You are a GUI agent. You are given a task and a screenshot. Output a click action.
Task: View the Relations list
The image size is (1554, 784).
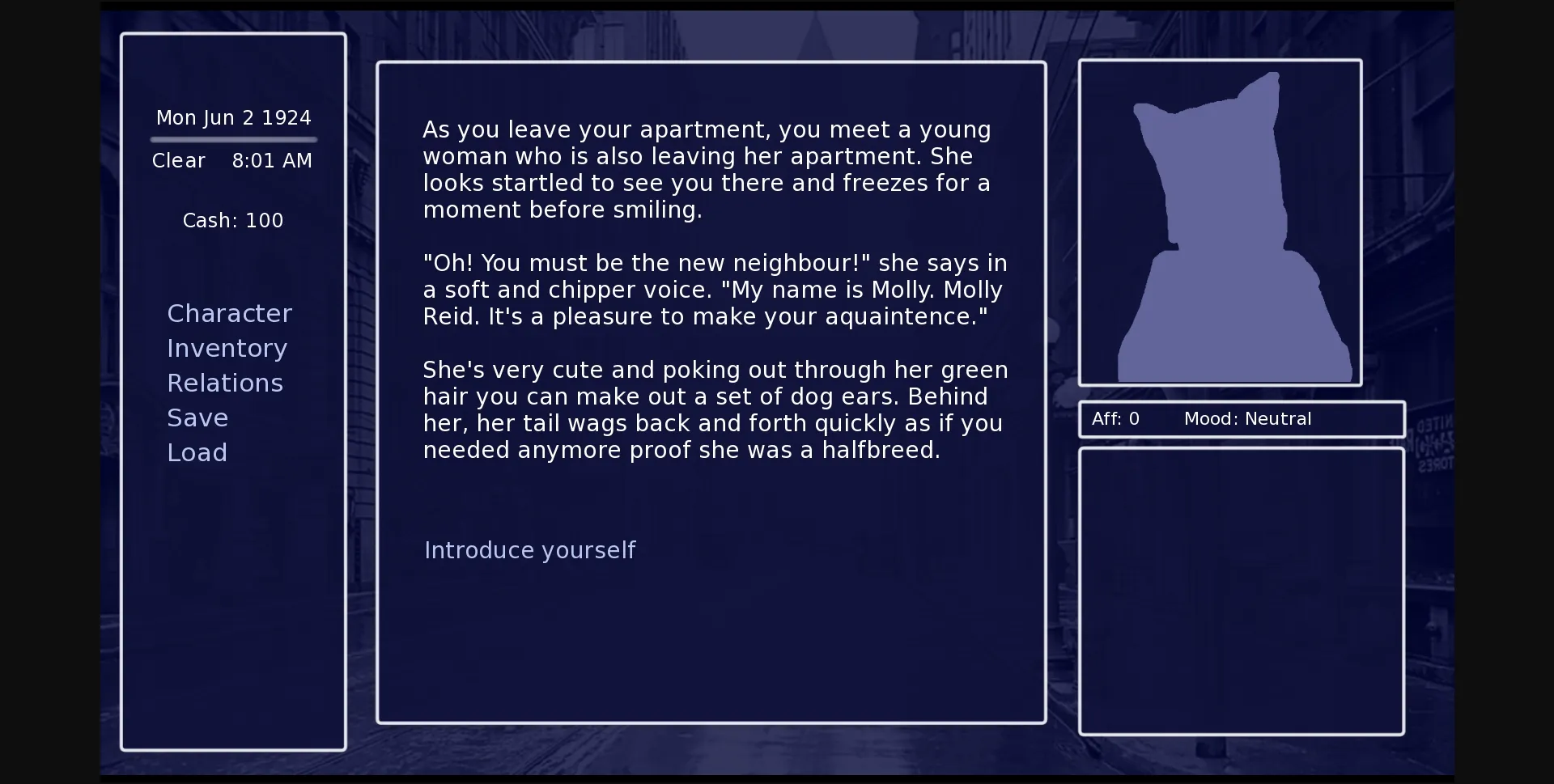tap(225, 382)
